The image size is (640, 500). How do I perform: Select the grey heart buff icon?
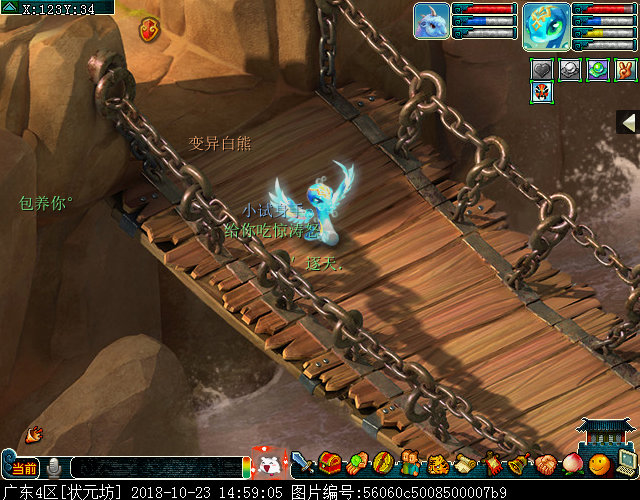[542, 69]
